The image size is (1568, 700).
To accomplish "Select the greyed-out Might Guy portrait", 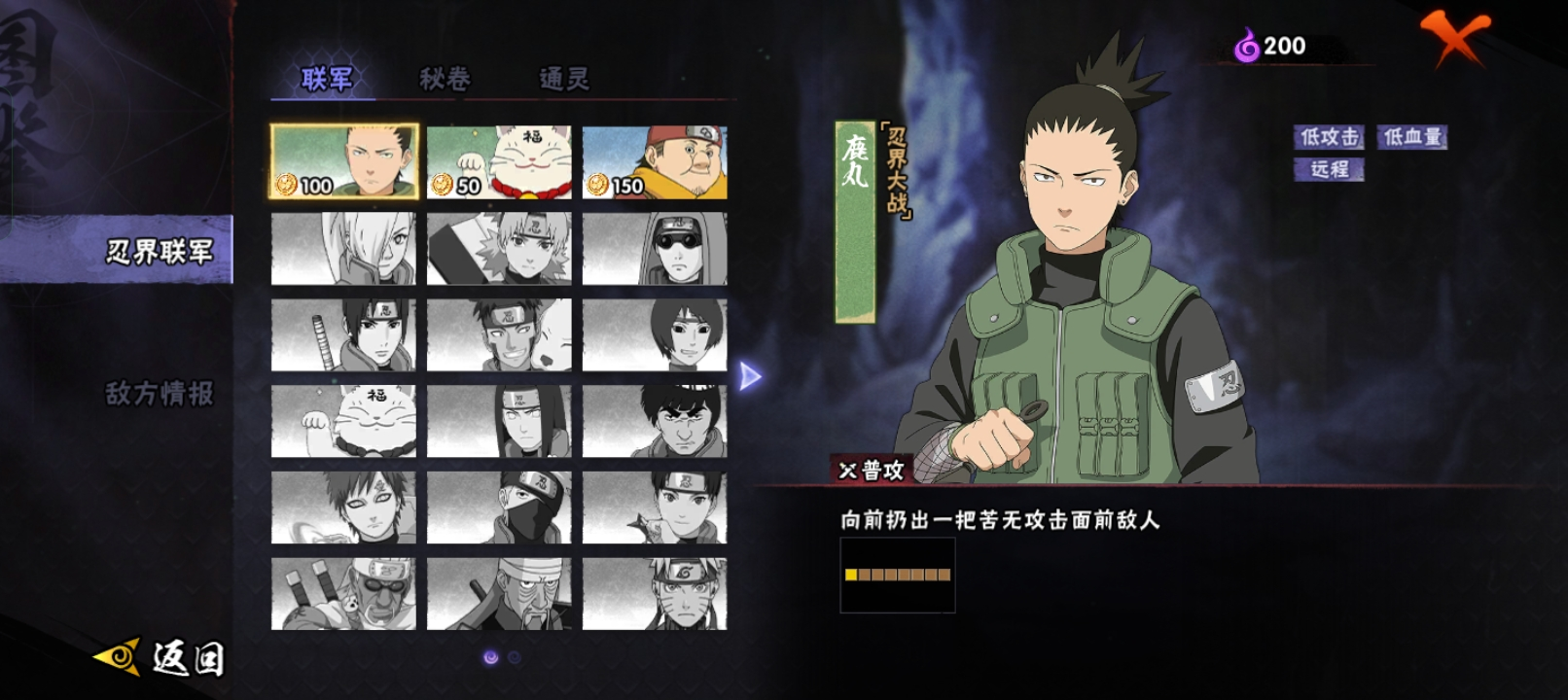I will [x=655, y=421].
